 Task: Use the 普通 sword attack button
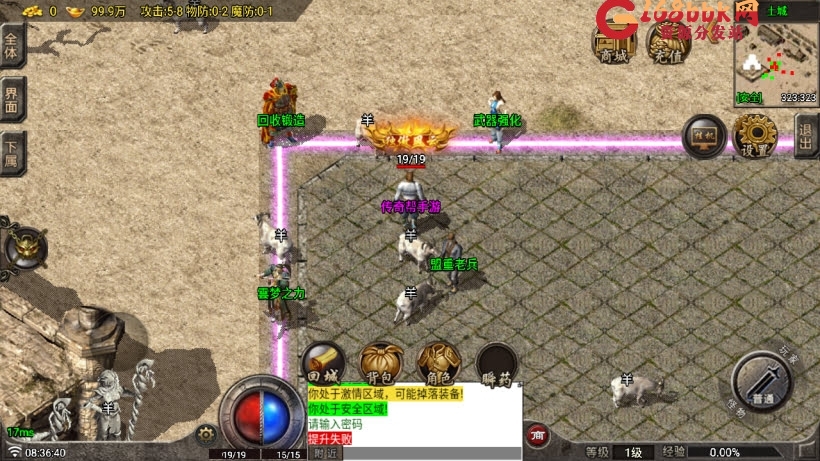tap(762, 381)
